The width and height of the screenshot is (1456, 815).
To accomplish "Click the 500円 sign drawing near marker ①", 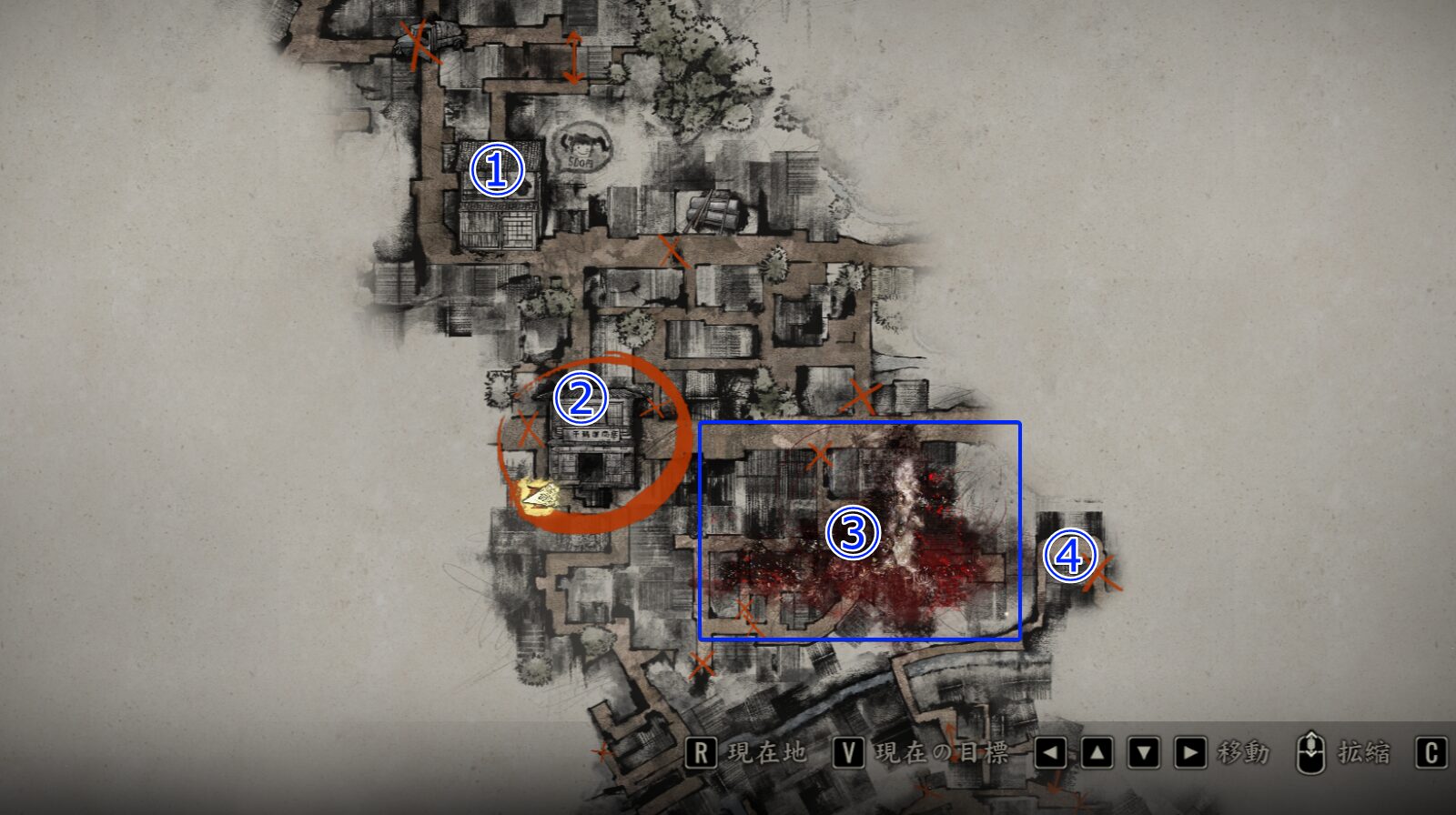I will click(x=583, y=148).
